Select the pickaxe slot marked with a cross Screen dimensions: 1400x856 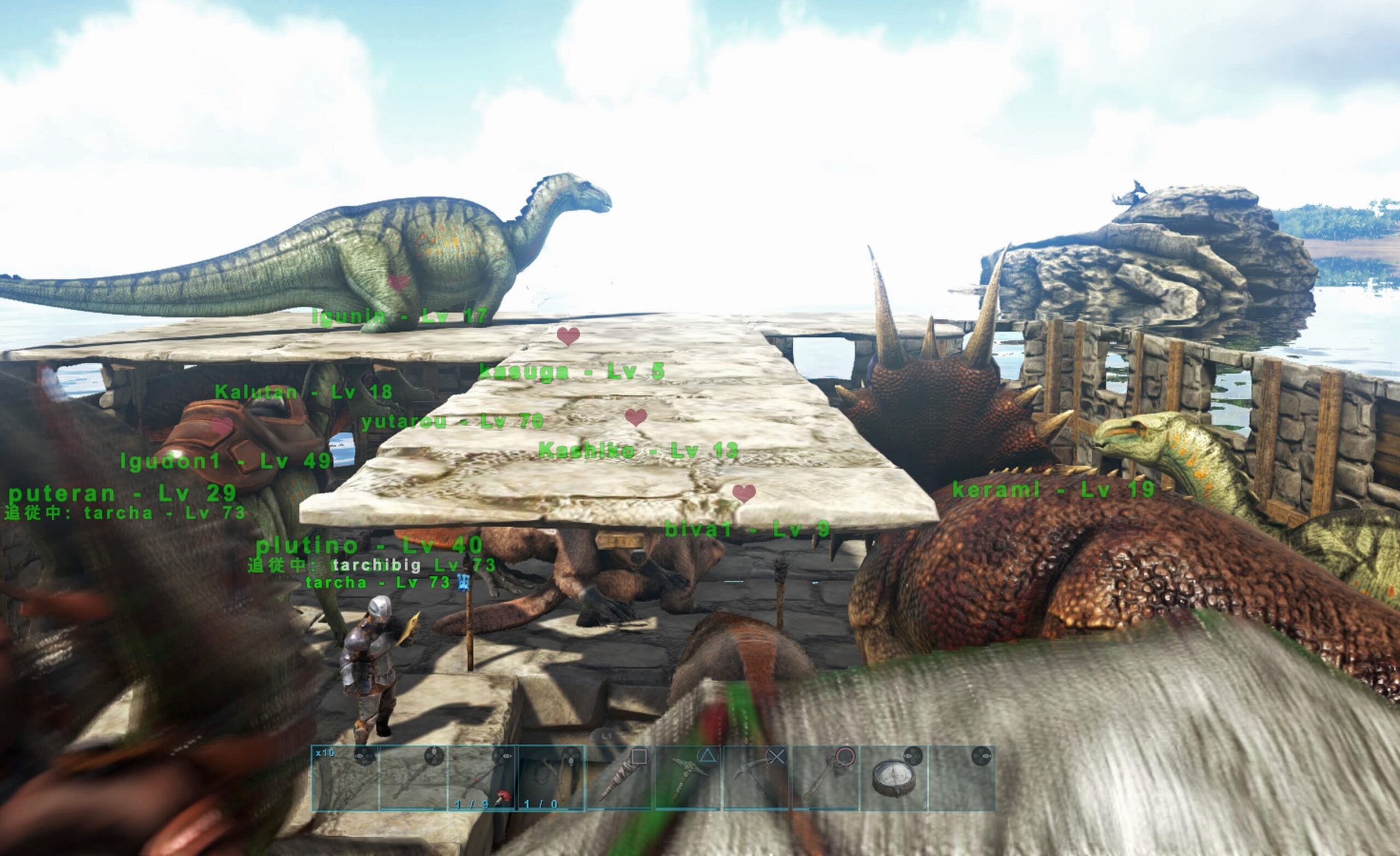pos(757,777)
